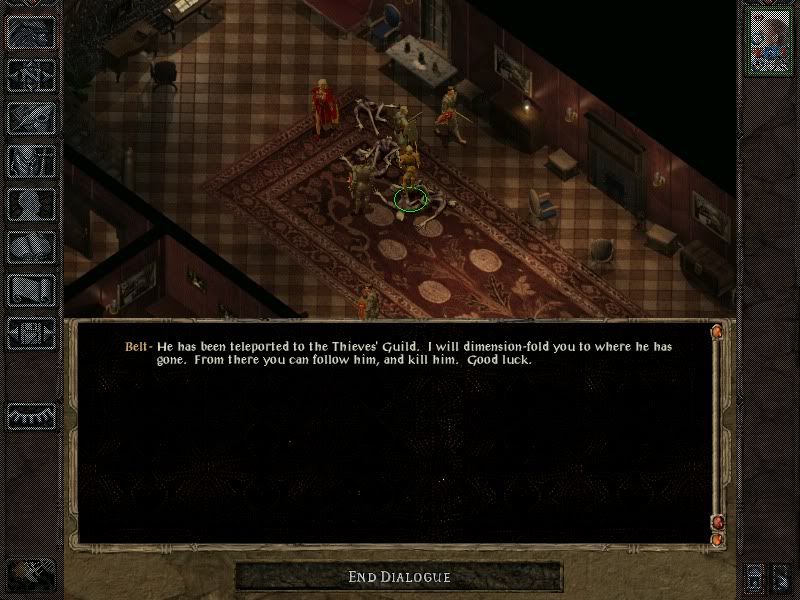Viewport: 800px width, 600px height.
Task: End the dialogue with Belt
Action: tap(399, 577)
